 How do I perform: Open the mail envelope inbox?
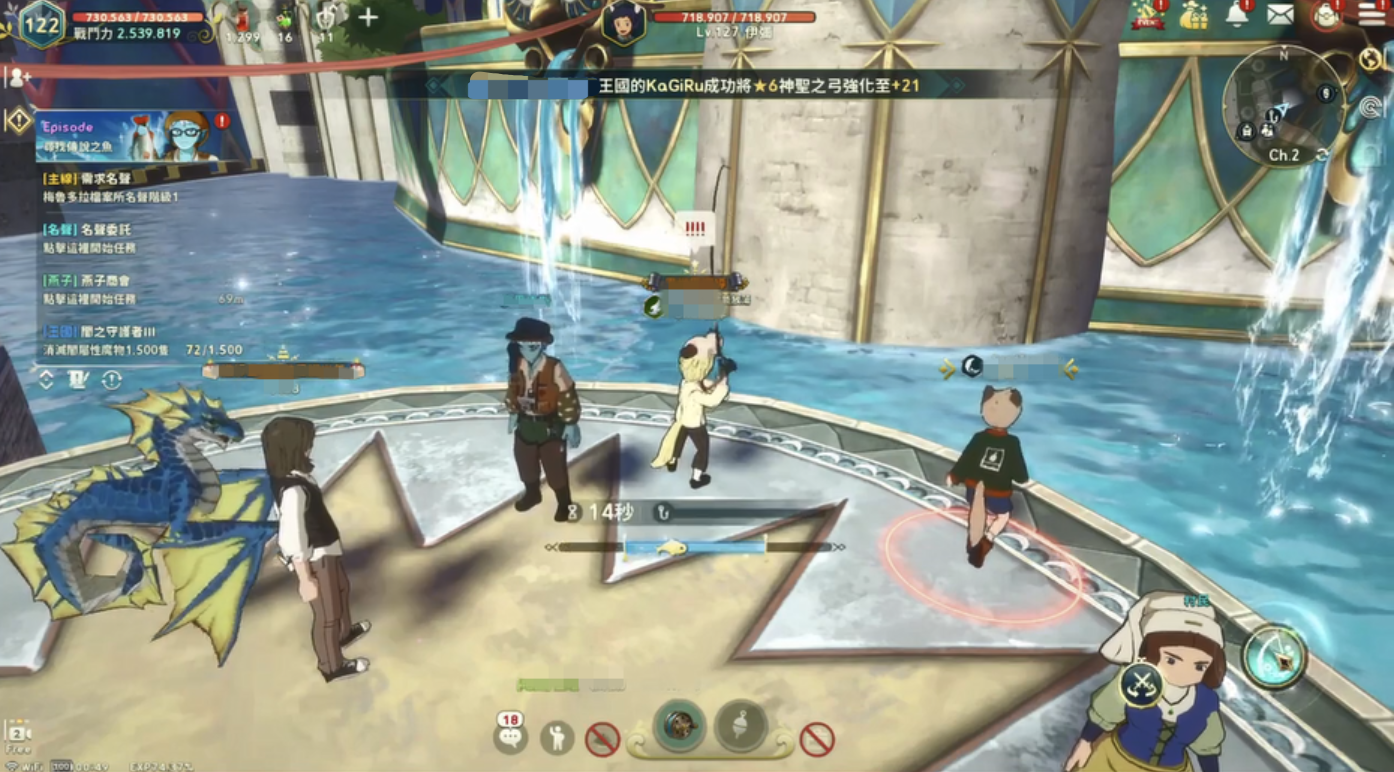(1280, 14)
